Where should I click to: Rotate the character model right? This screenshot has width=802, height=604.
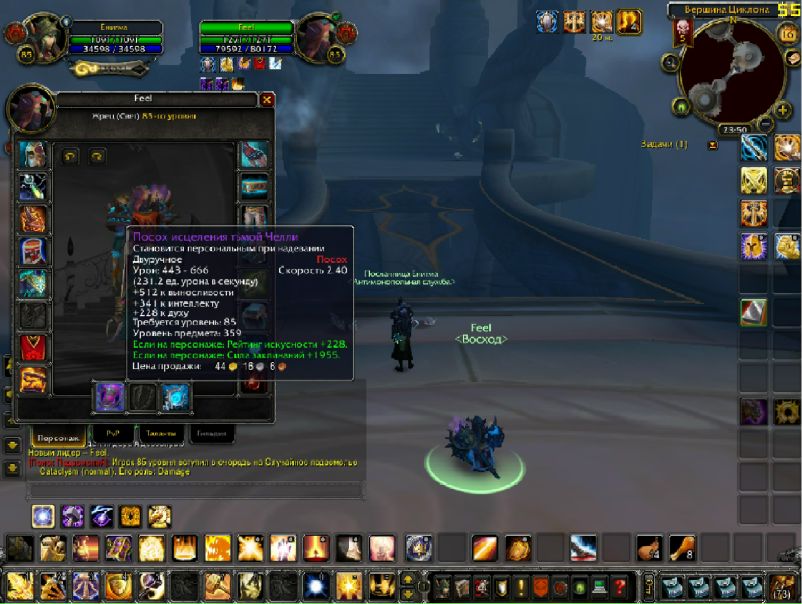[97, 156]
